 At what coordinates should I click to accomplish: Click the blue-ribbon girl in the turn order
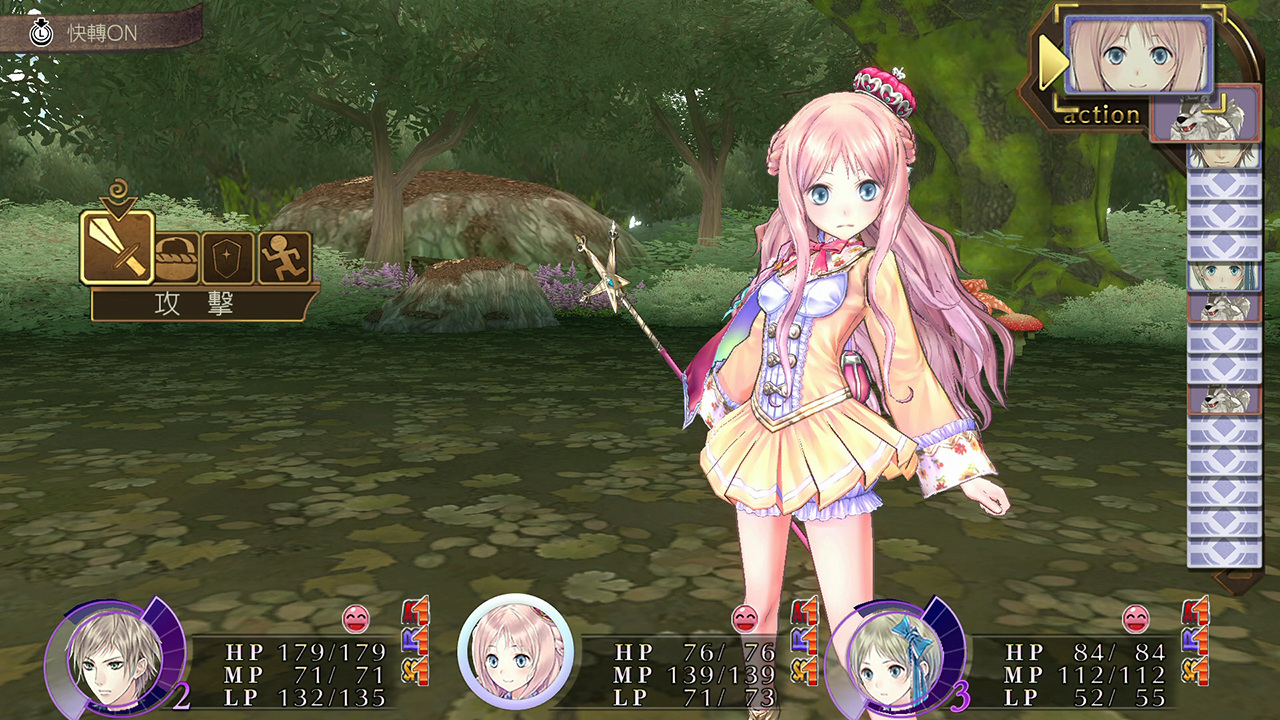click(1223, 276)
